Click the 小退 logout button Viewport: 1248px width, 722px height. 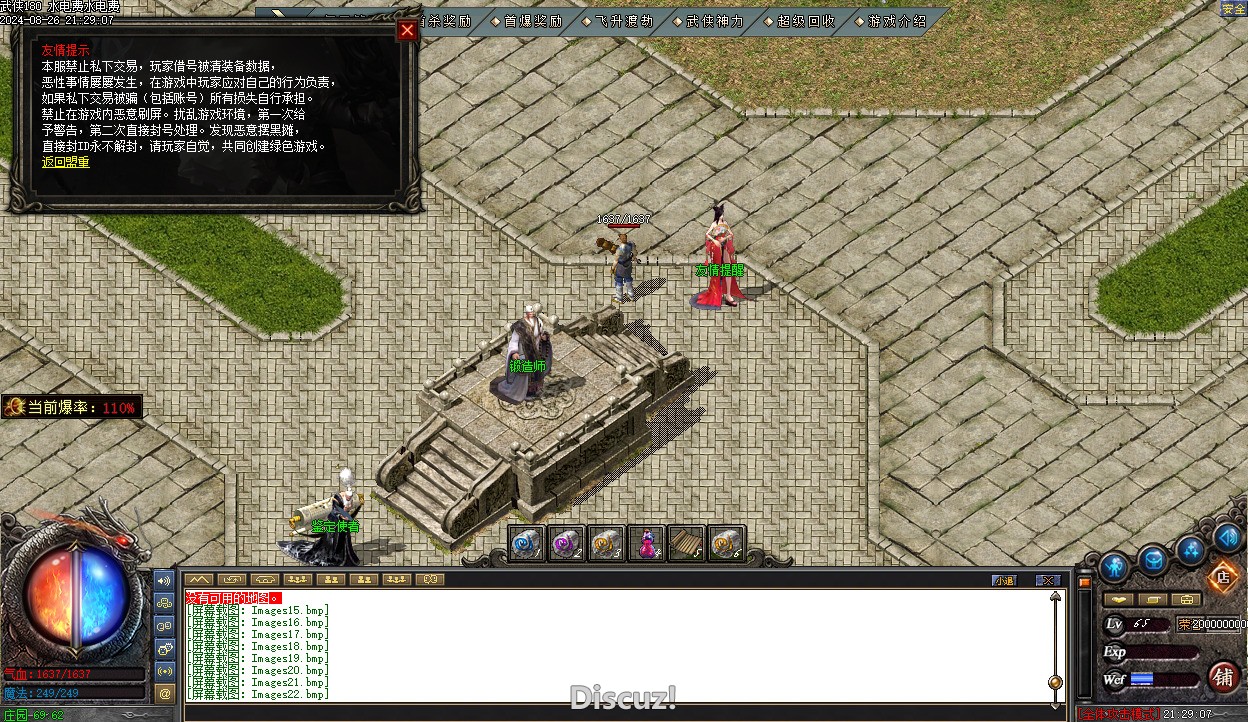point(1004,580)
